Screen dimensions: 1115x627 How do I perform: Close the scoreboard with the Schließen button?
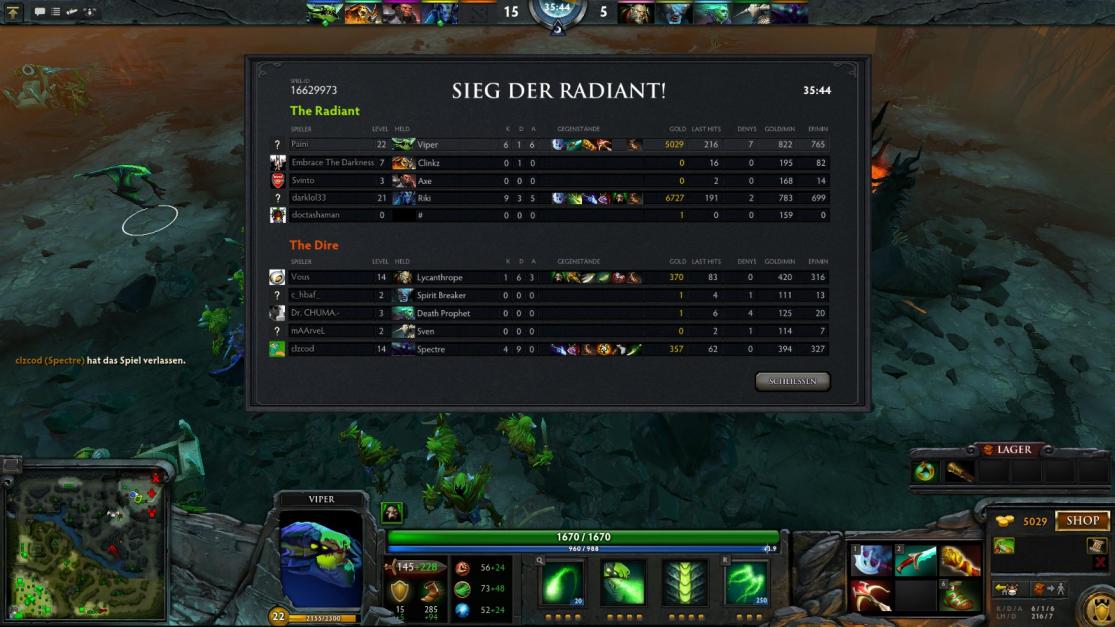pos(792,381)
